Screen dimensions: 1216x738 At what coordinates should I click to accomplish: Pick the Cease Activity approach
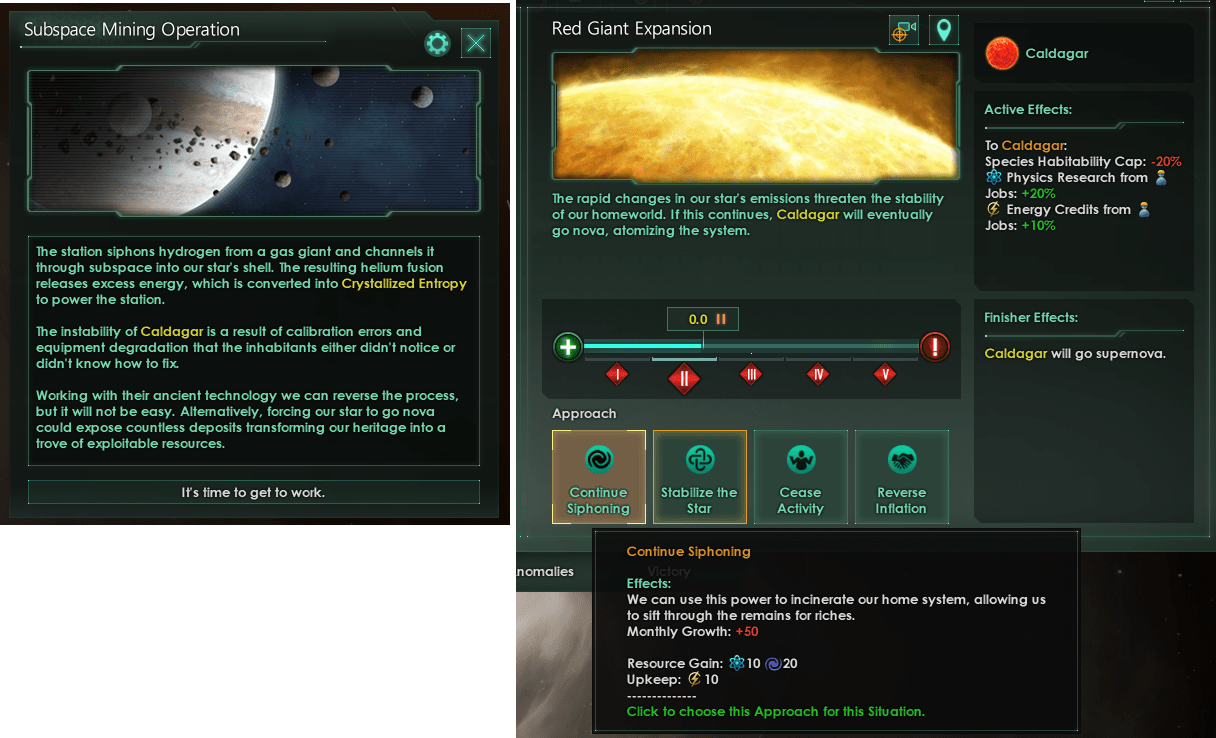tap(800, 477)
